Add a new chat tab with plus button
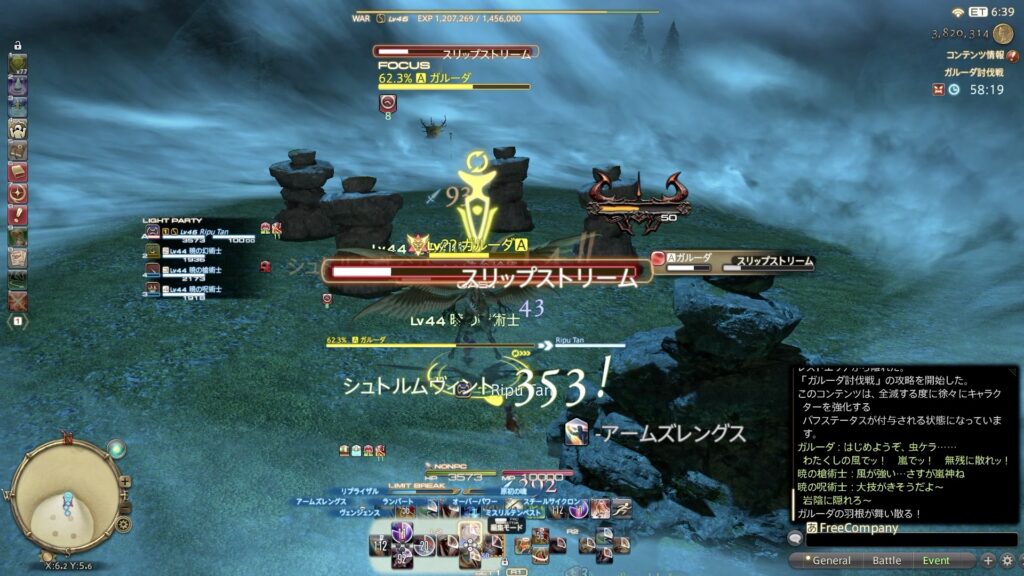Viewport: 1024px width, 576px height. 988,560
